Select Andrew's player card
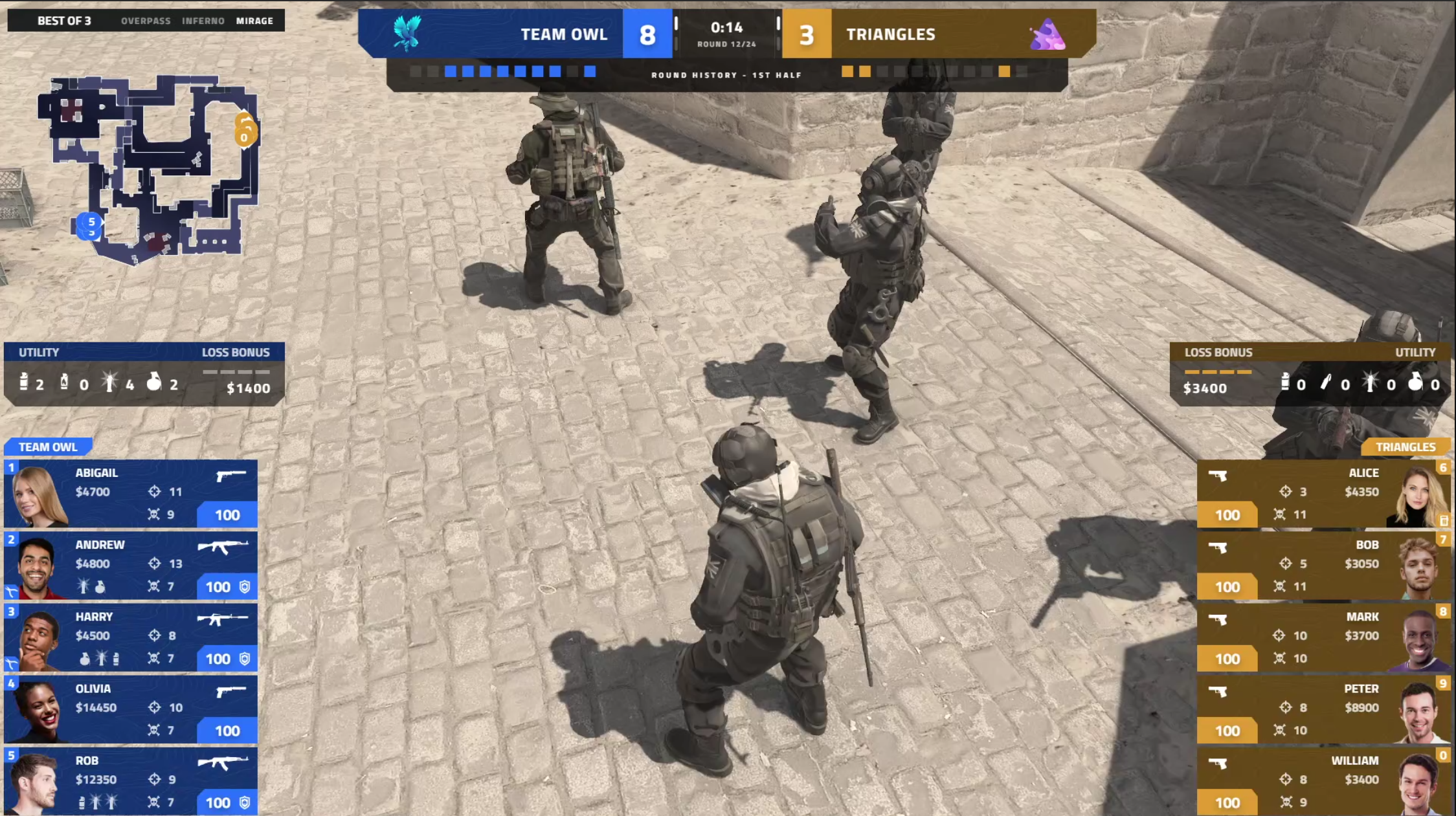This screenshot has width=1456, height=816. (131, 566)
